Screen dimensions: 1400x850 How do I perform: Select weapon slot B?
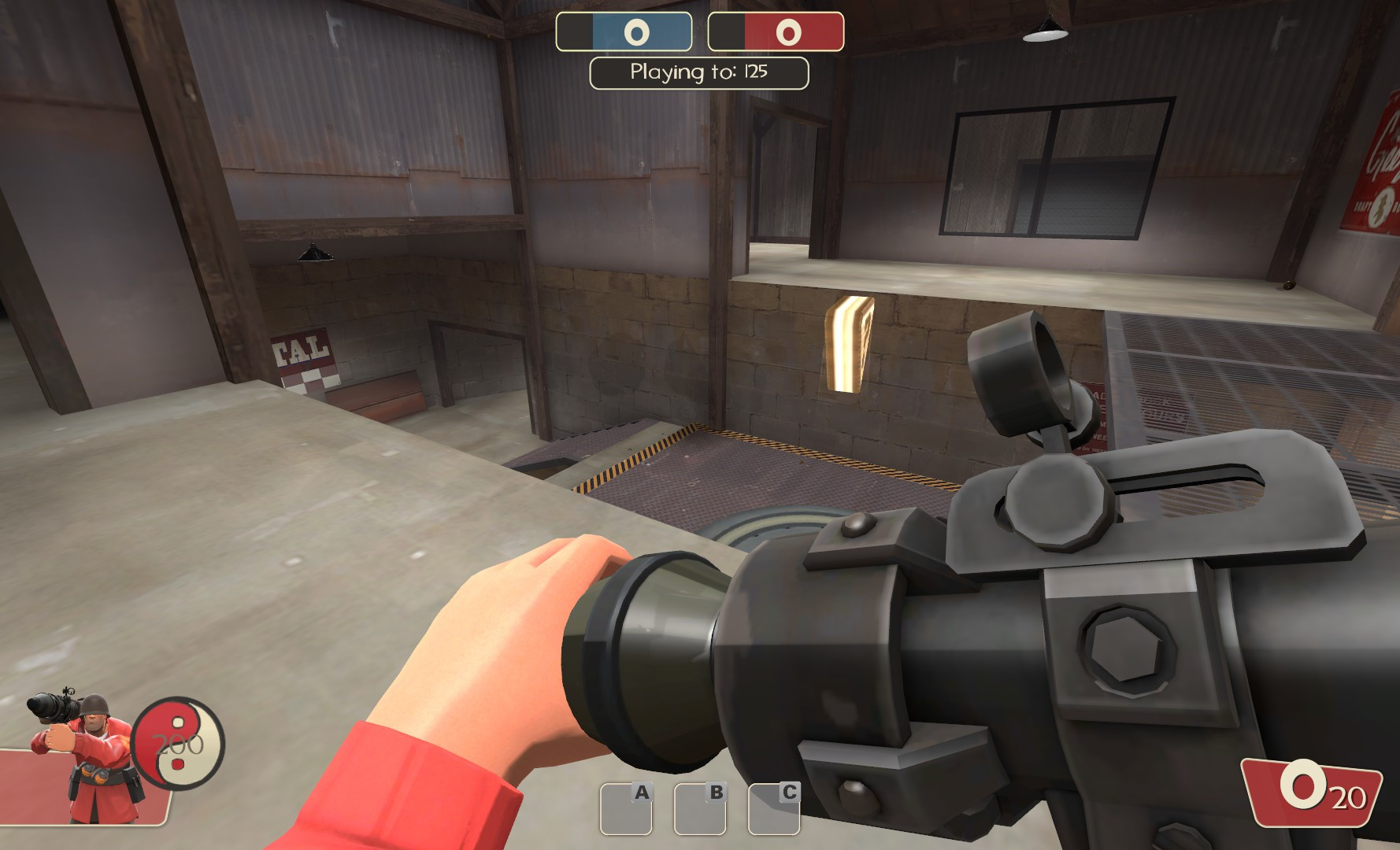click(x=701, y=811)
